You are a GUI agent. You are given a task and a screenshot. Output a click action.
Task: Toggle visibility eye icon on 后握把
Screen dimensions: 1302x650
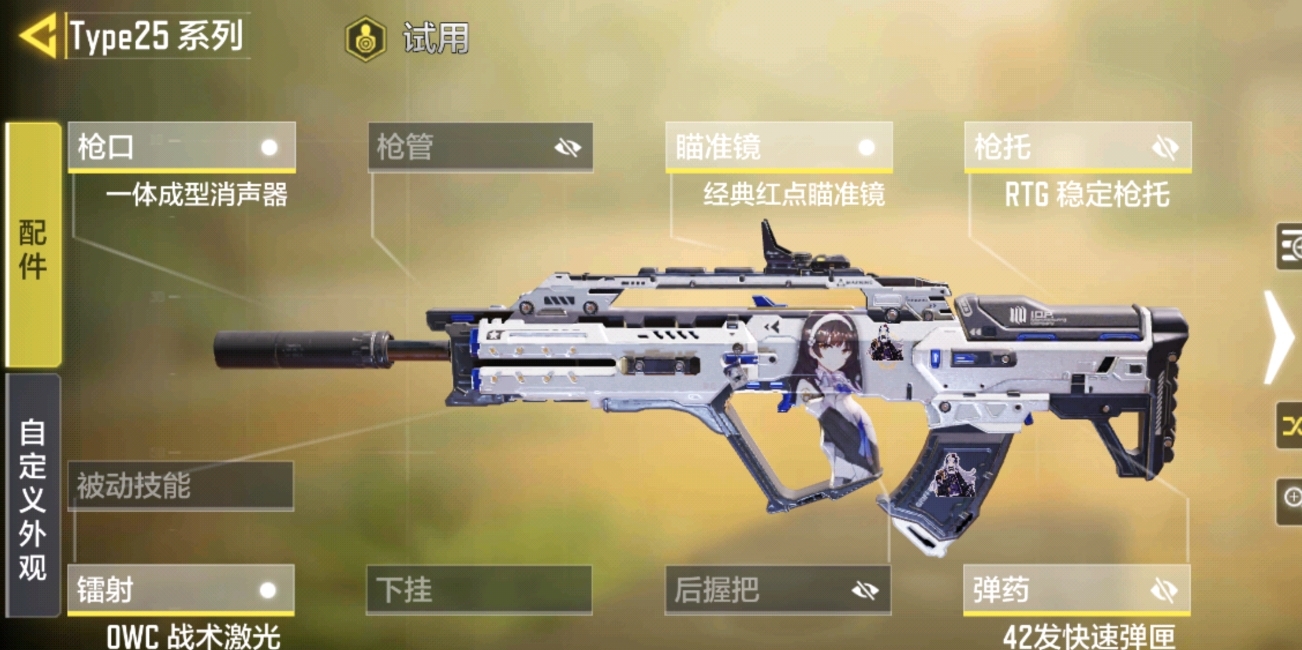point(865,590)
